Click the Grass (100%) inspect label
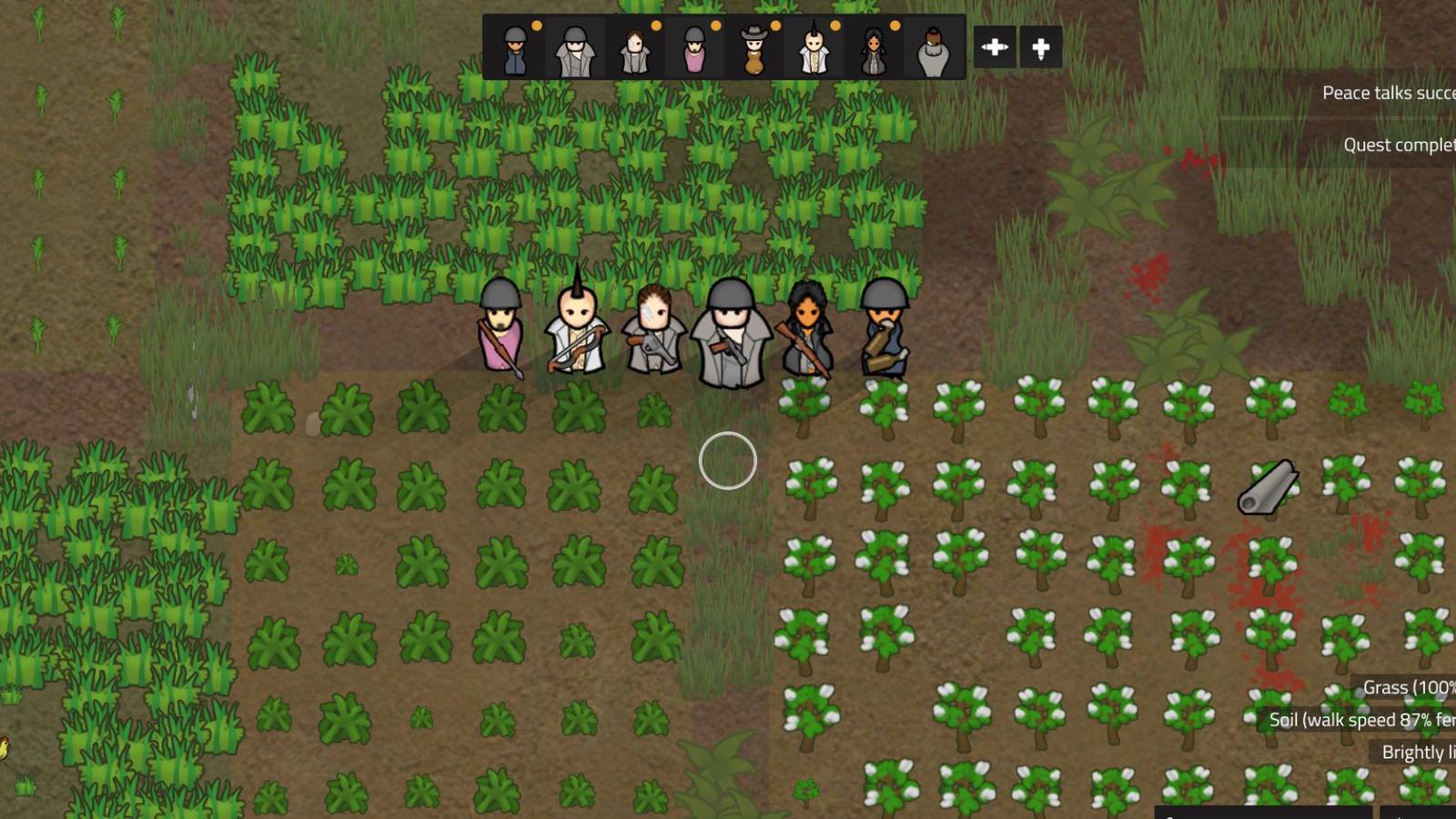 coord(1407,688)
